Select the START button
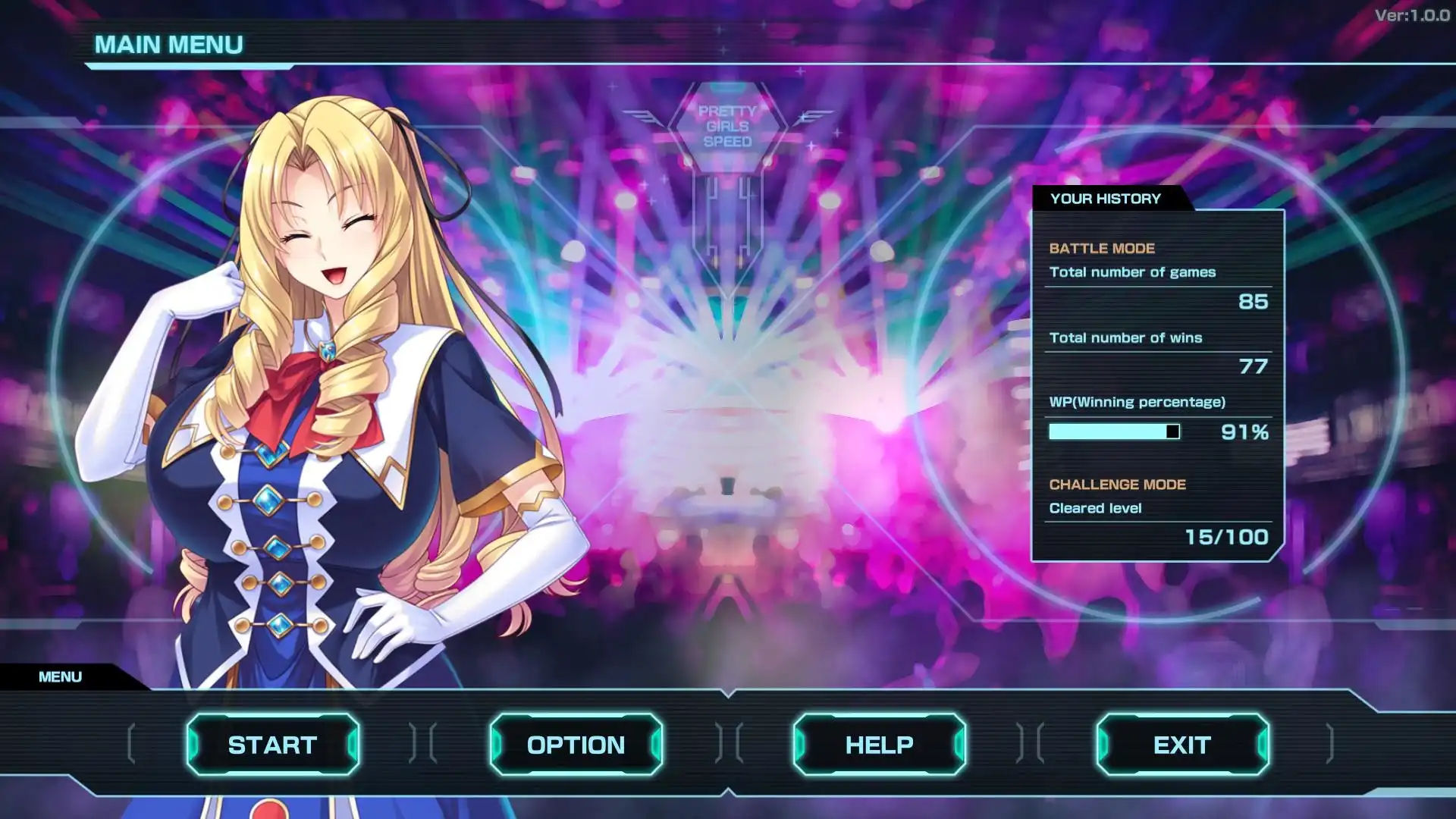Viewport: 1456px width, 819px height. point(273,745)
